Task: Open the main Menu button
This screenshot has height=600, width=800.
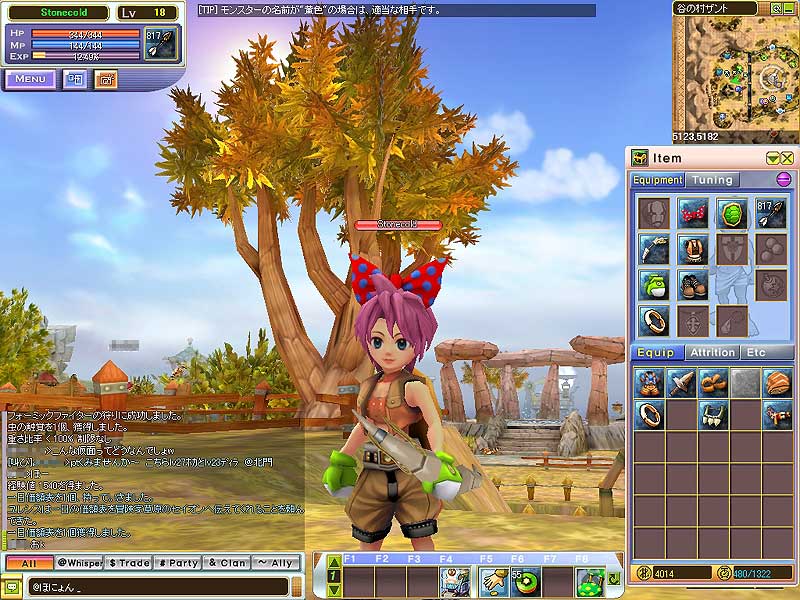Action: click(x=30, y=79)
